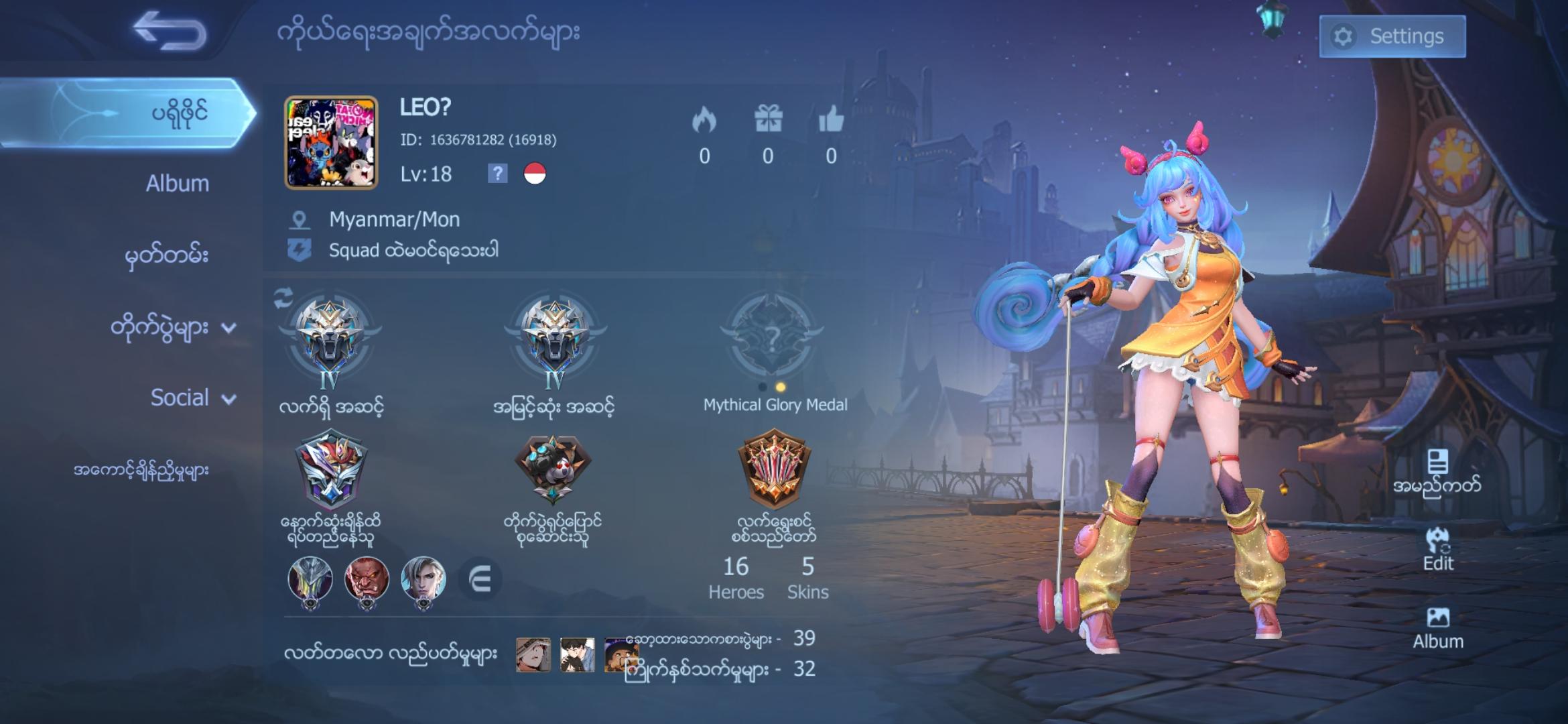The width and height of the screenshot is (1568, 724).
Task: Click the Indonesian flag icon beside Lv:18
Action: coord(536,174)
